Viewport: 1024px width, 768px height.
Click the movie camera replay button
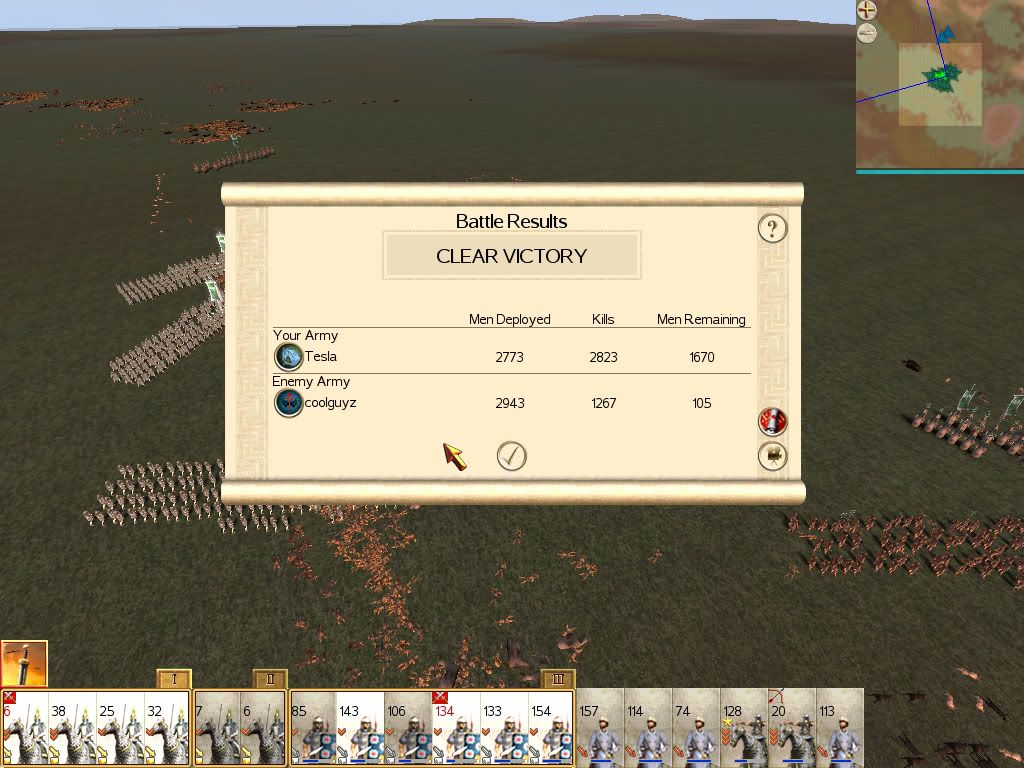click(772, 457)
